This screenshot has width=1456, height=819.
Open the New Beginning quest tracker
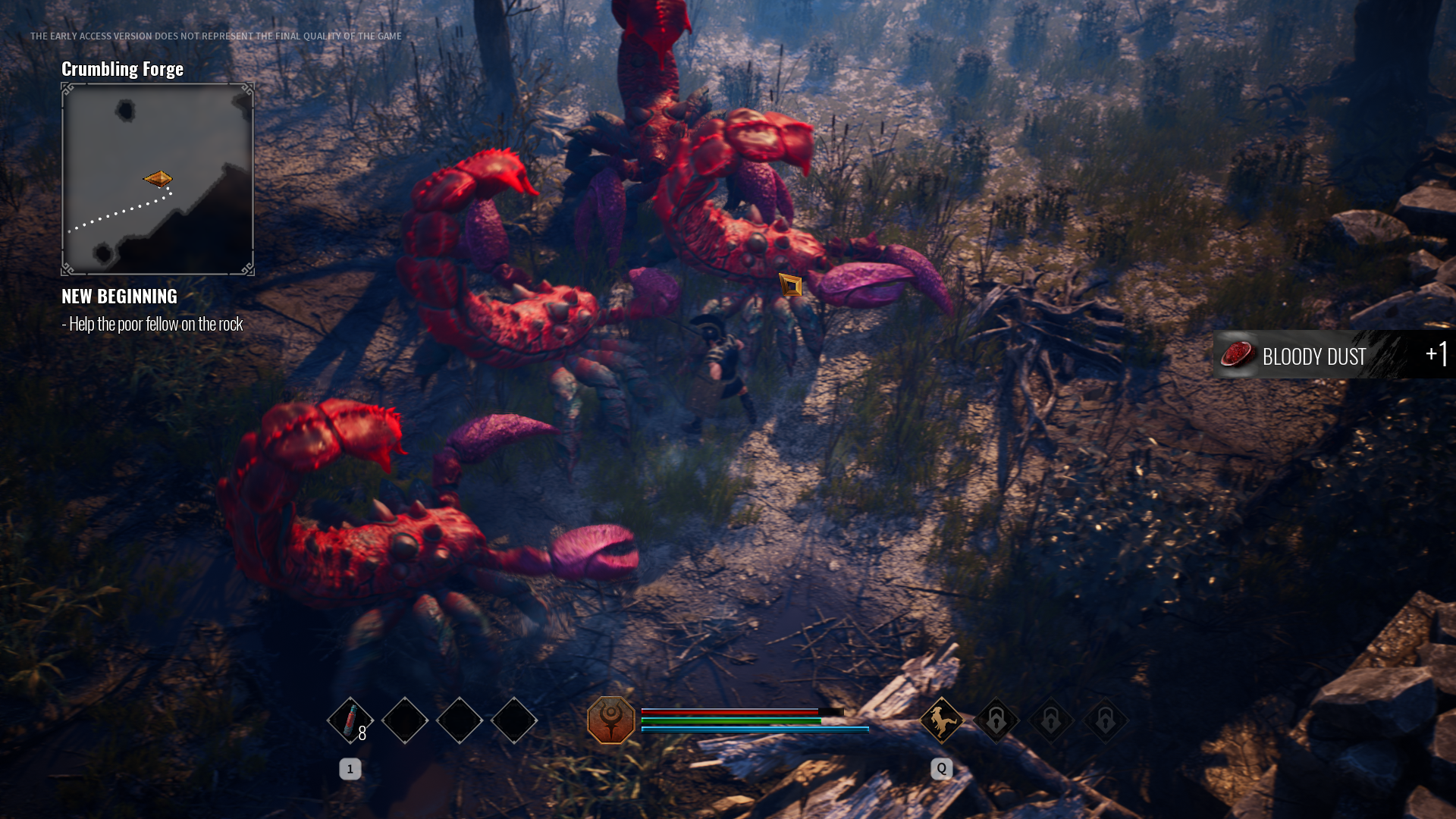point(120,297)
